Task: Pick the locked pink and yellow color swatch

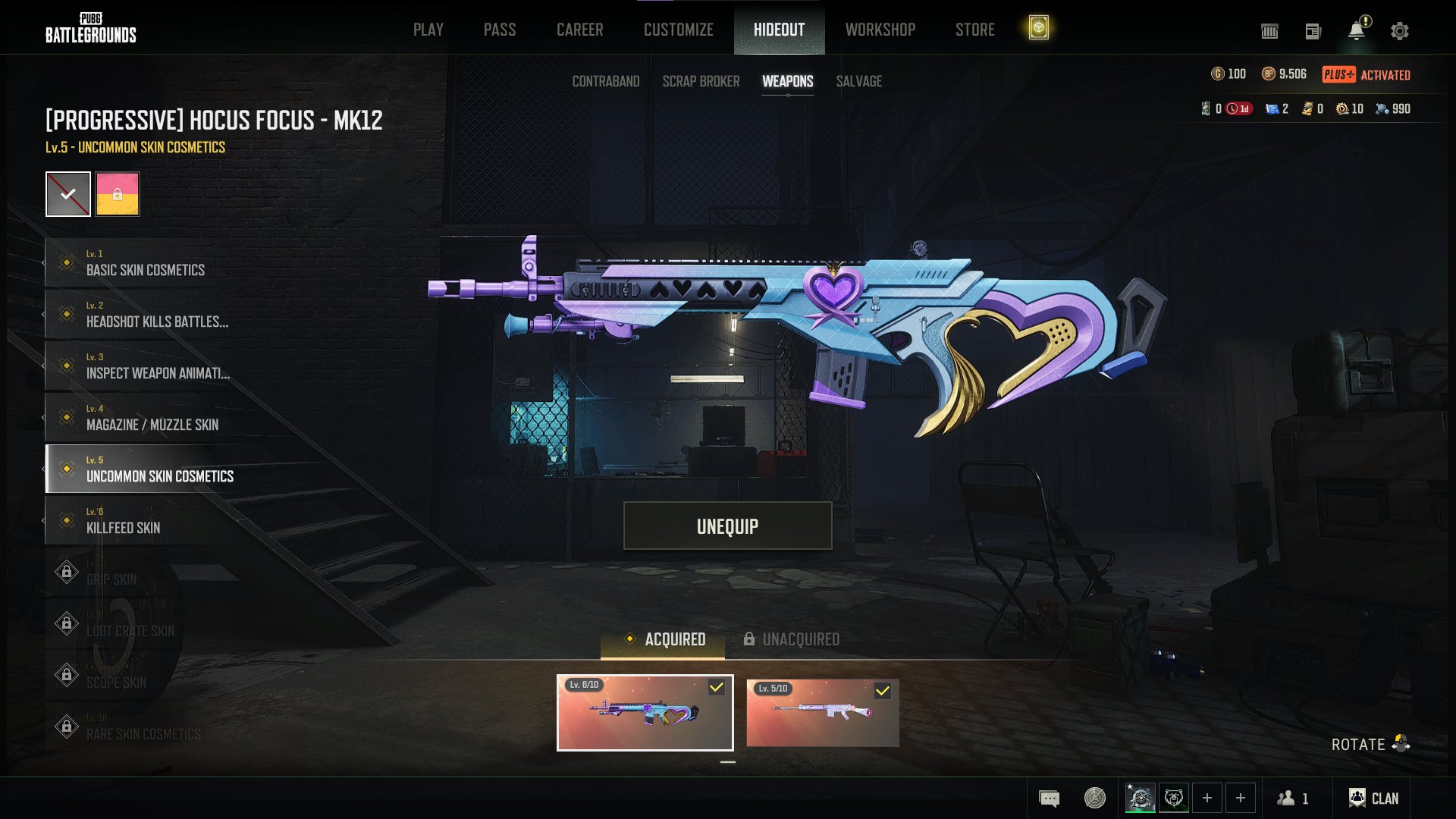Action: [x=118, y=194]
